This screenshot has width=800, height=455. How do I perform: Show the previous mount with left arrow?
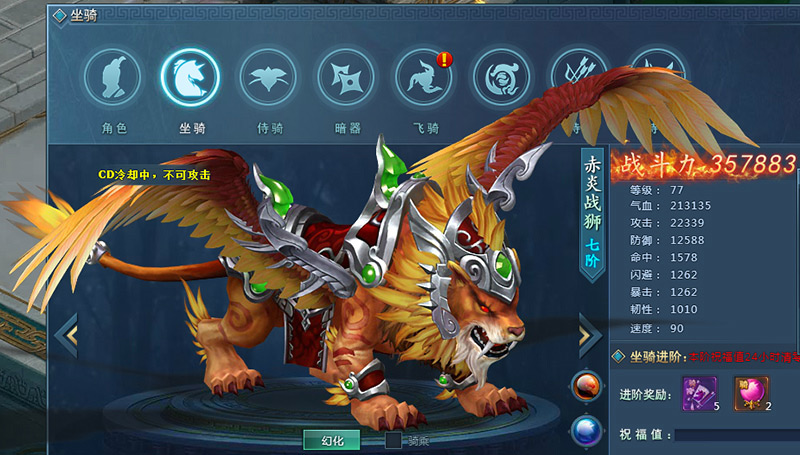coord(67,335)
